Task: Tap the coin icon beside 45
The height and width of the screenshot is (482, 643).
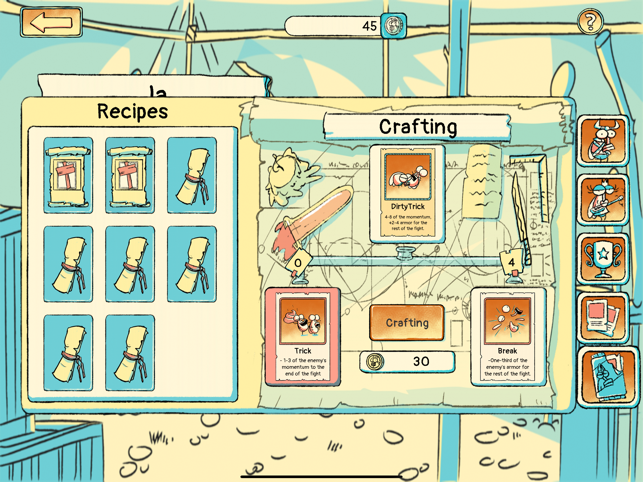Action: point(394,25)
